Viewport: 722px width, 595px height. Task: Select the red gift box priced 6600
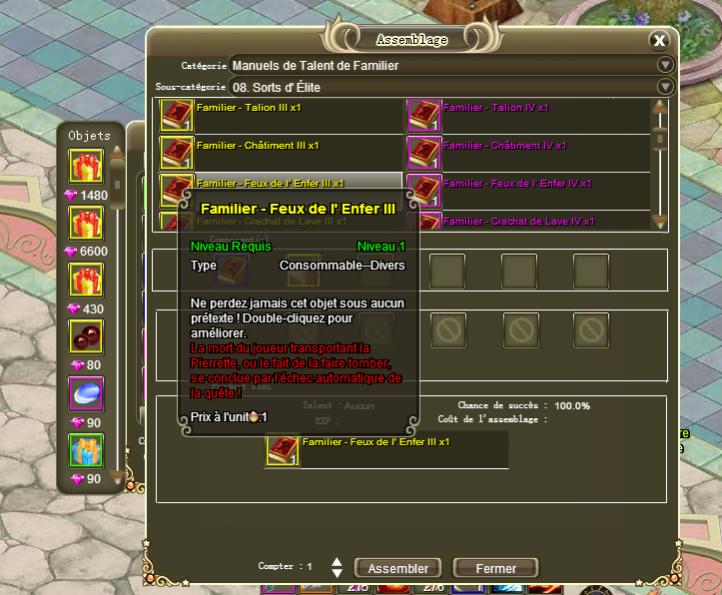(x=86, y=223)
